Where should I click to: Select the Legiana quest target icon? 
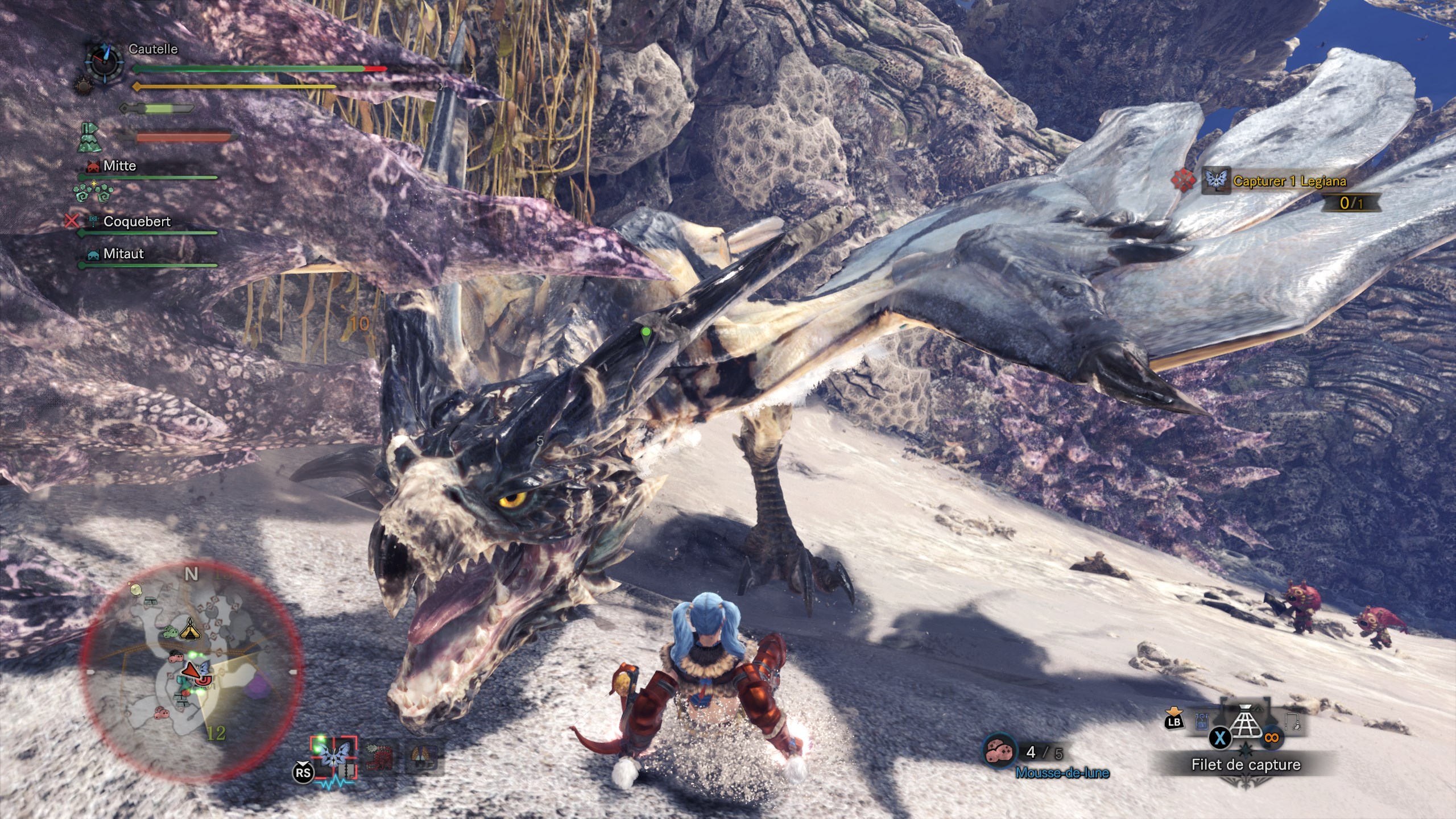pyautogui.click(x=1216, y=181)
